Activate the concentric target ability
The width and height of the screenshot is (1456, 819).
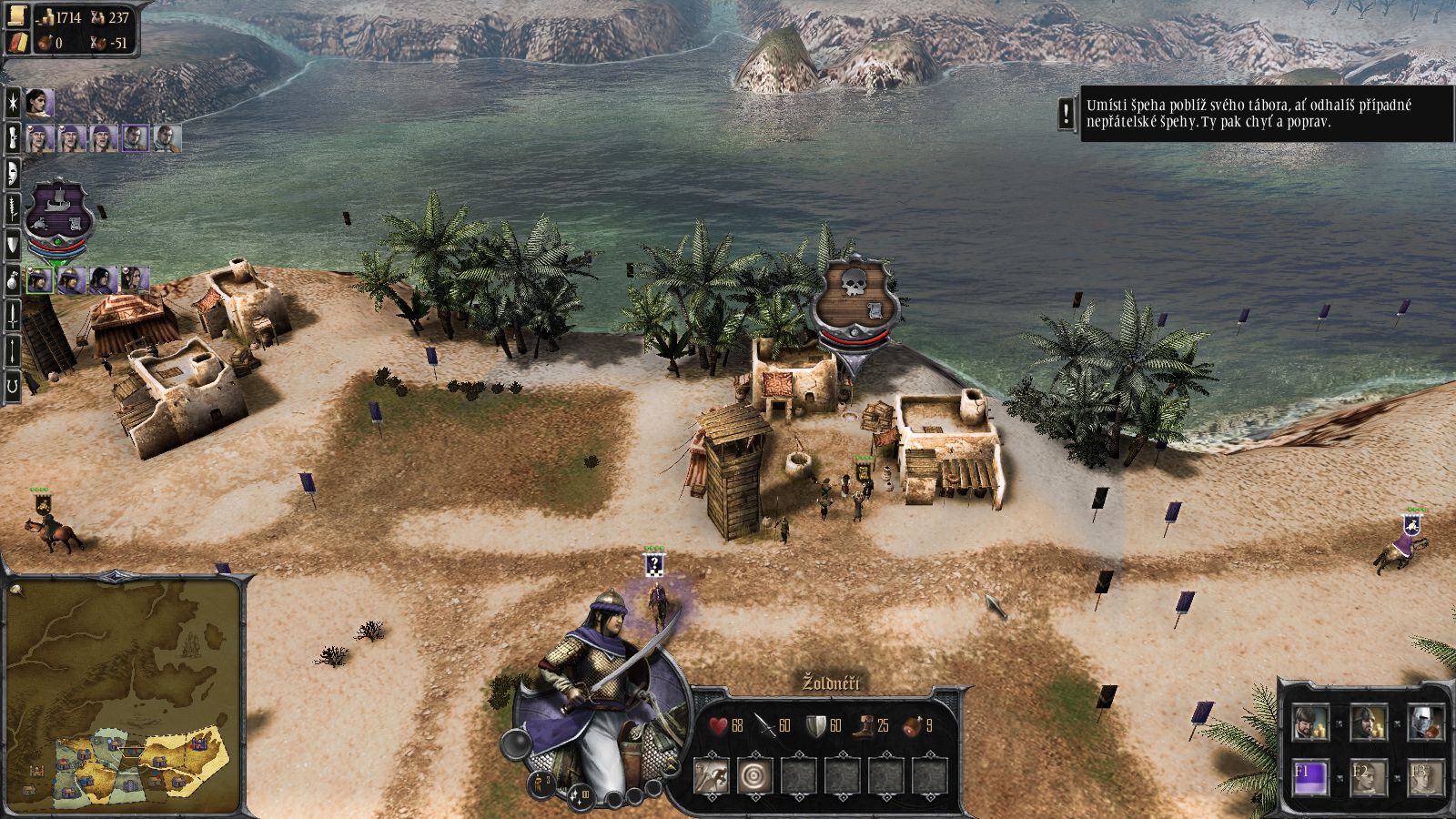click(x=754, y=776)
